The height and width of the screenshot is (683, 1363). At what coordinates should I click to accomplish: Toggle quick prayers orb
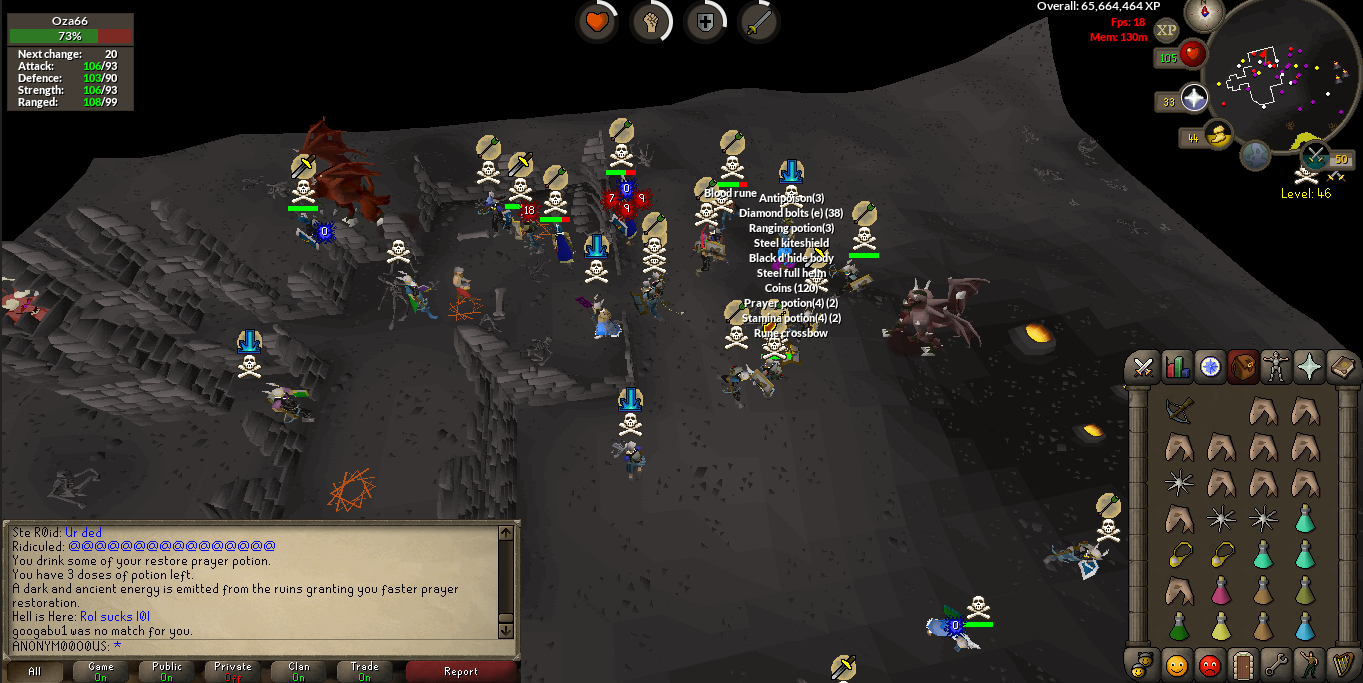coord(1194,98)
